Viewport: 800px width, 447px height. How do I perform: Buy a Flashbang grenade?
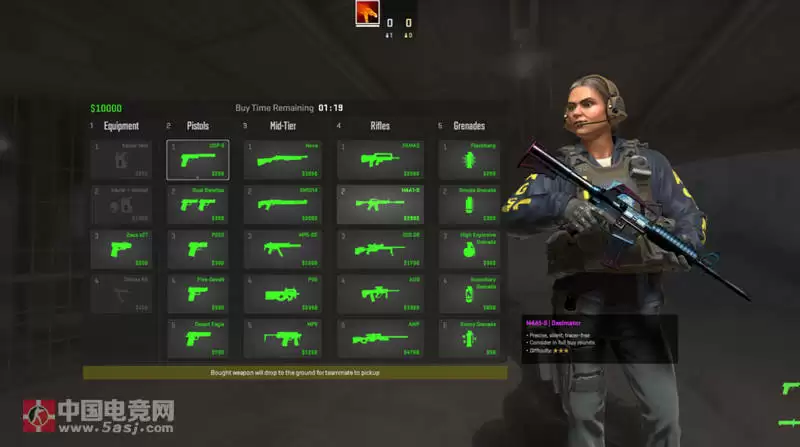(468, 160)
